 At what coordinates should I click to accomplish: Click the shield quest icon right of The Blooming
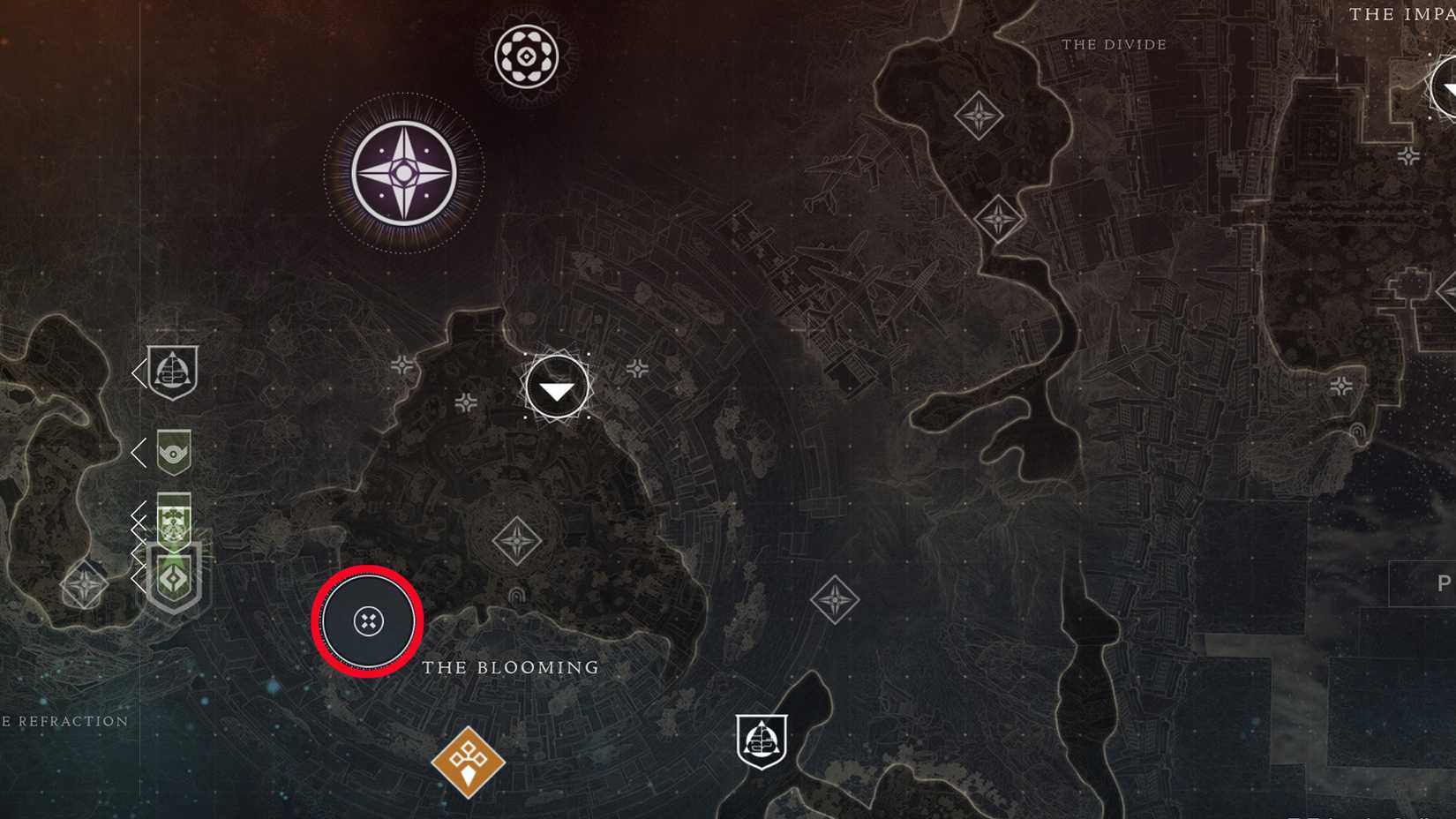click(763, 743)
